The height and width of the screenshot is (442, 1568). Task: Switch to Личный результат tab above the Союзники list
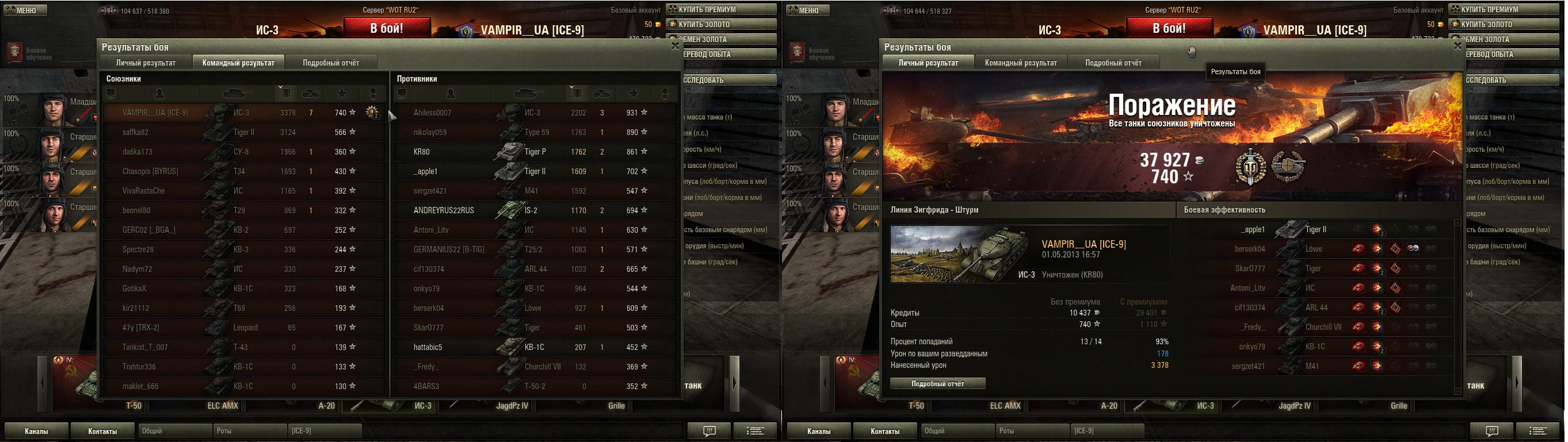[146, 63]
